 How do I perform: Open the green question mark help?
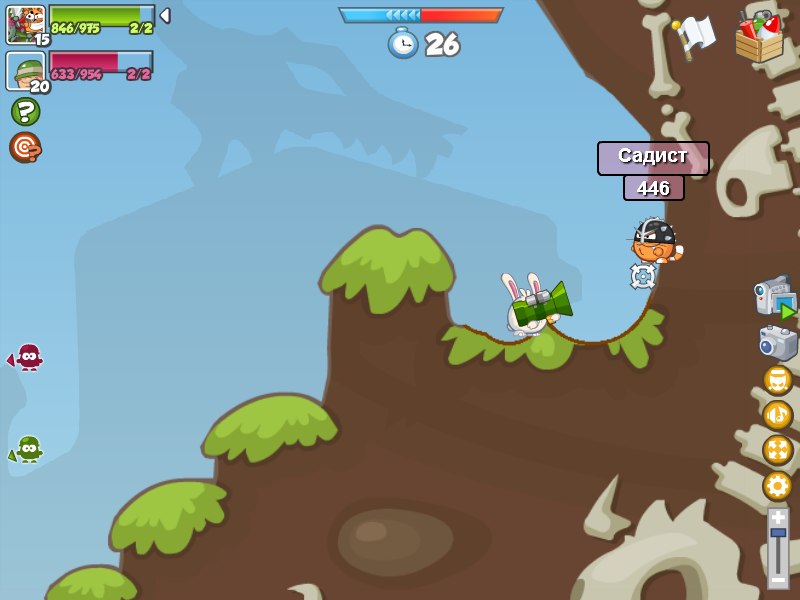25,111
